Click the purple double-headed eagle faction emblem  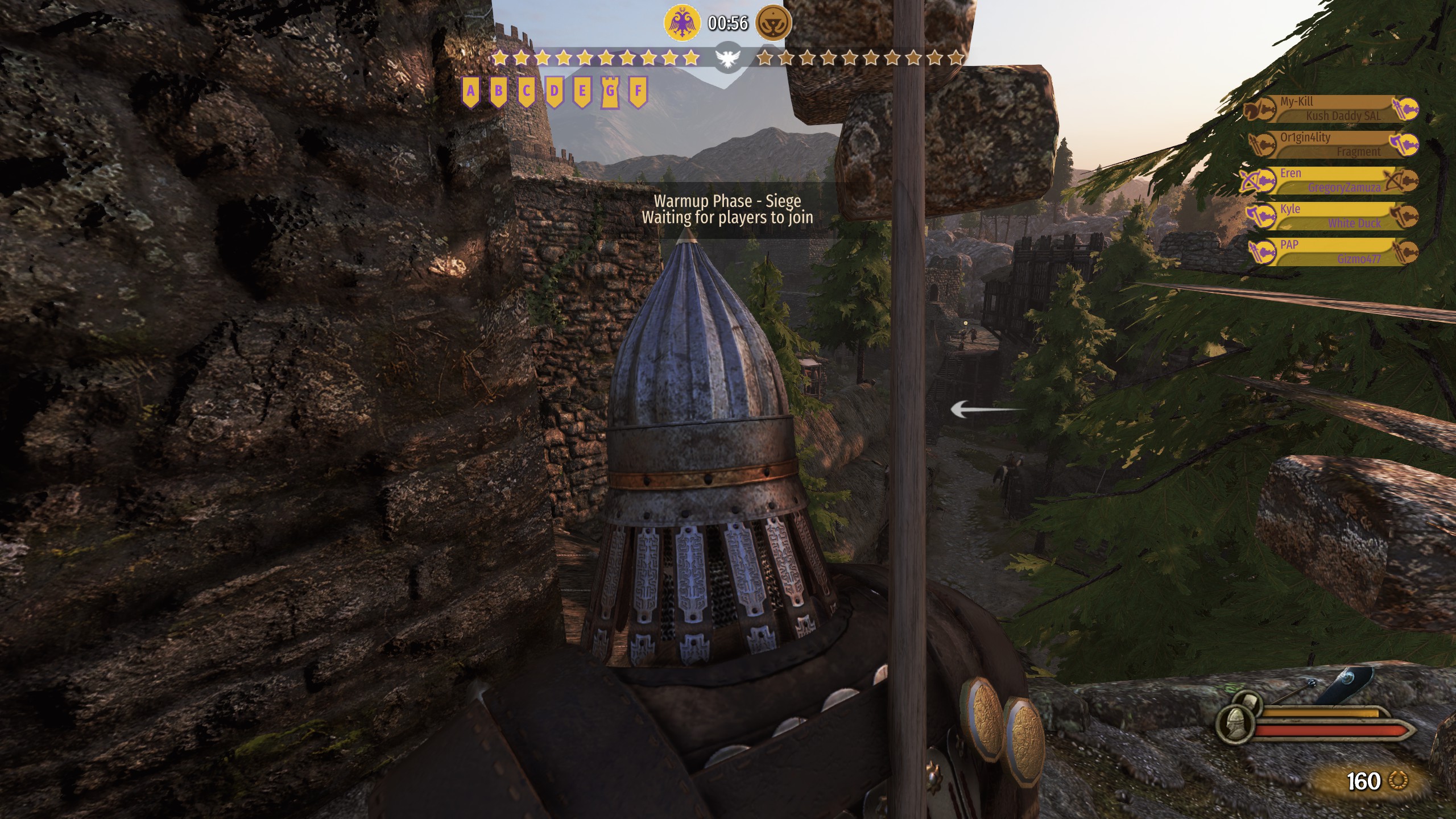pos(681,23)
